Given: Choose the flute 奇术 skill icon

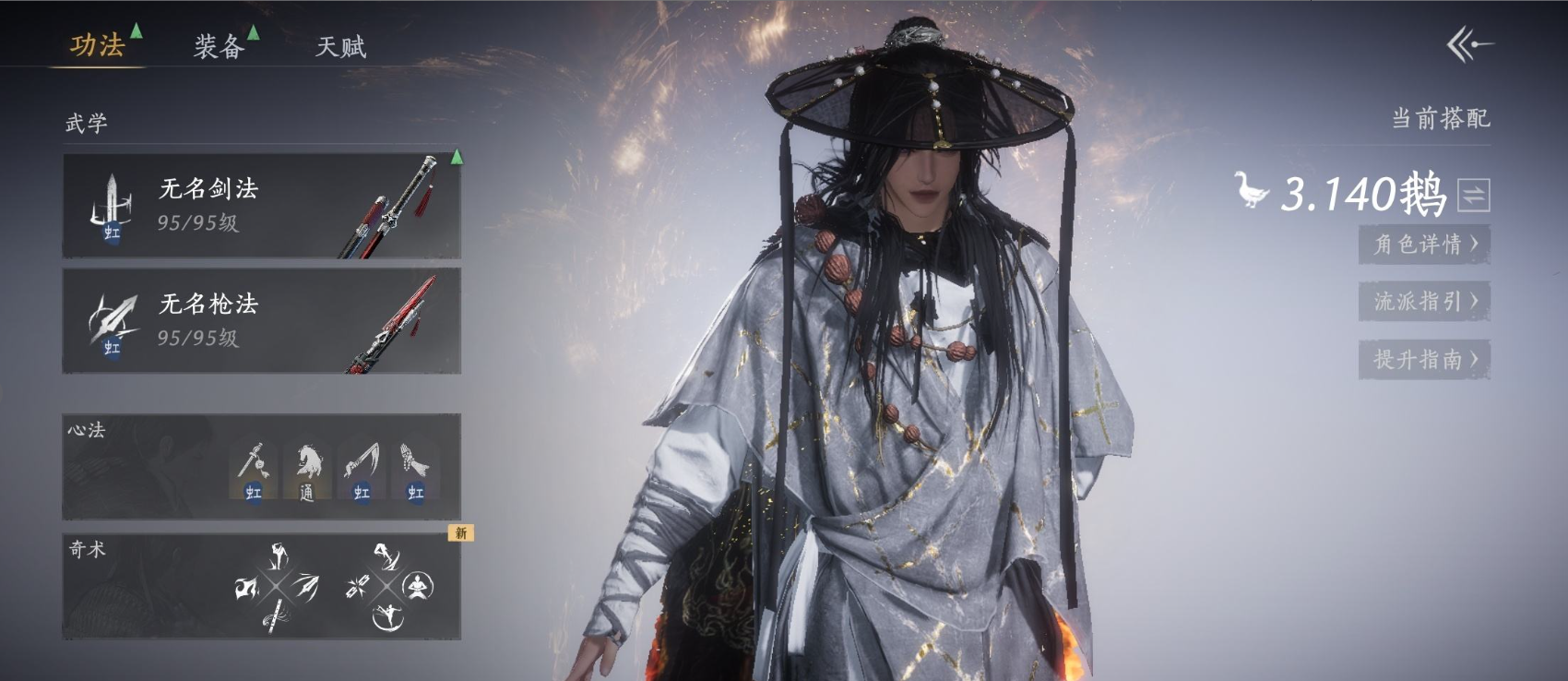Looking at the screenshot, I should point(275,615).
